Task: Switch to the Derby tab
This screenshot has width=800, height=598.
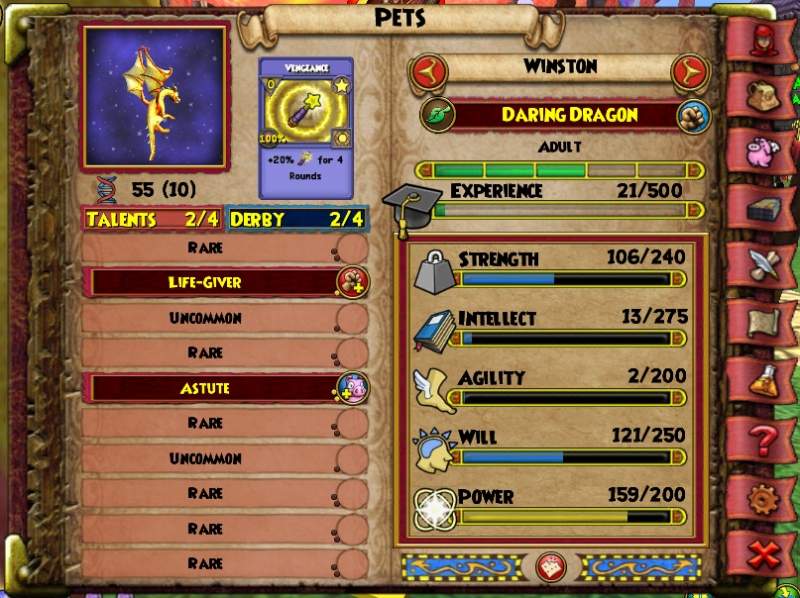Action: (x=297, y=219)
